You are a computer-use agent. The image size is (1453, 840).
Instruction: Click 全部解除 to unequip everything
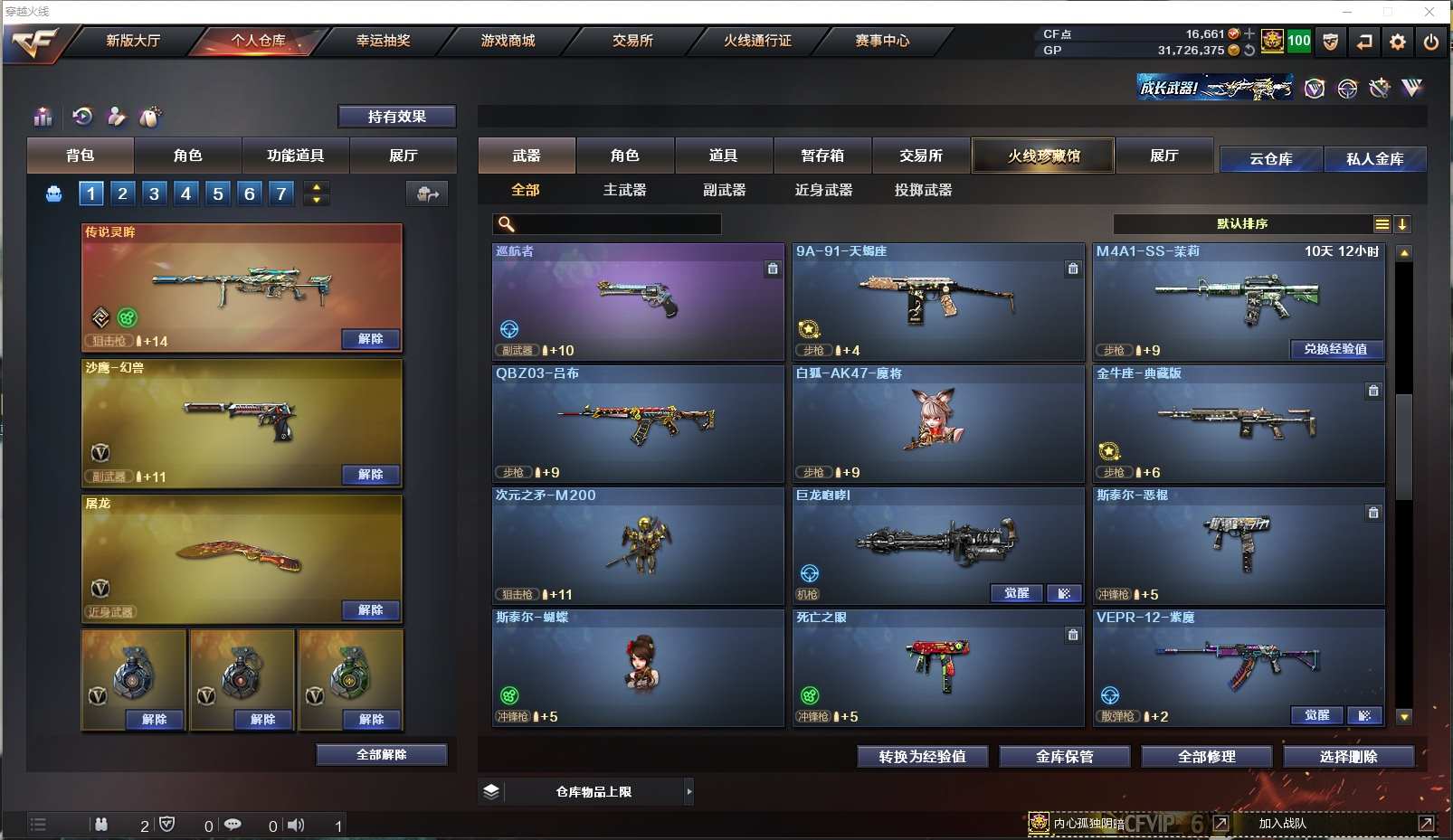381,755
